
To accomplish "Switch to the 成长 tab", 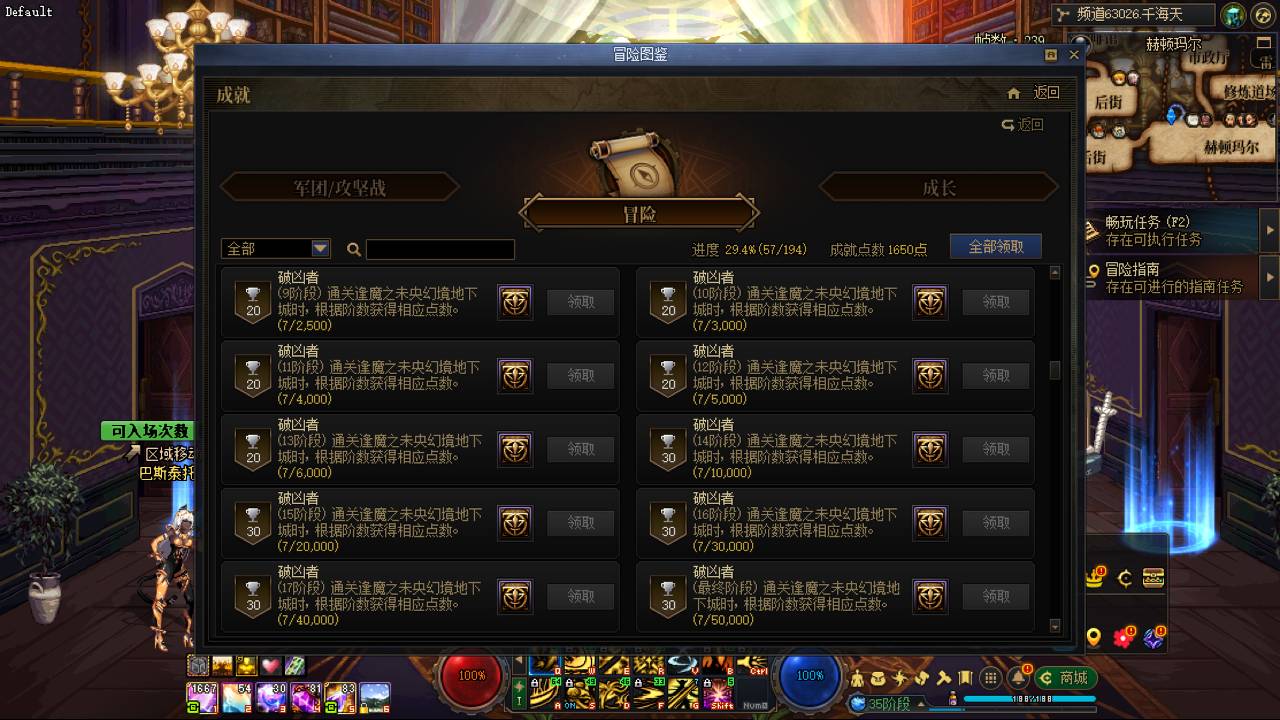I will coord(940,186).
